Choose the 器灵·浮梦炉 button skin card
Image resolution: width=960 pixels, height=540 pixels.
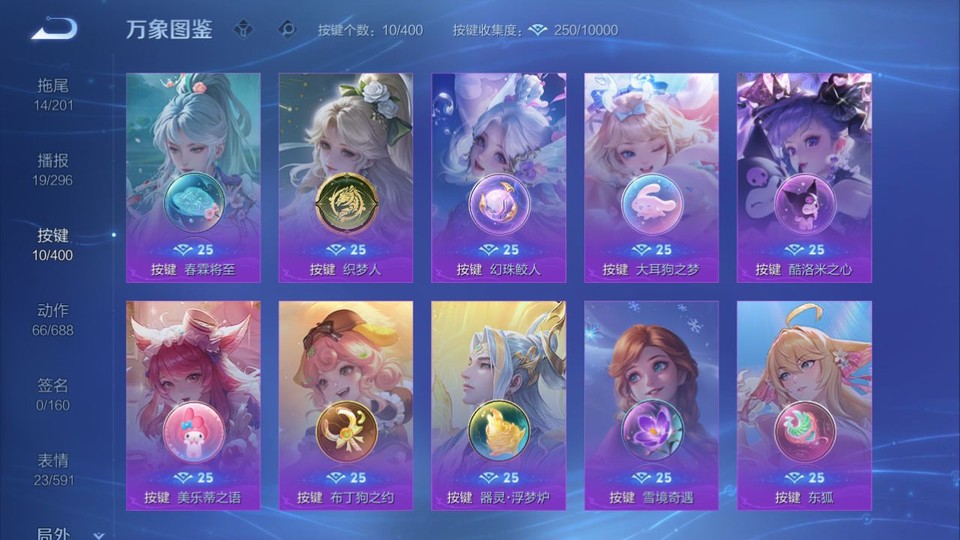tap(498, 405)
